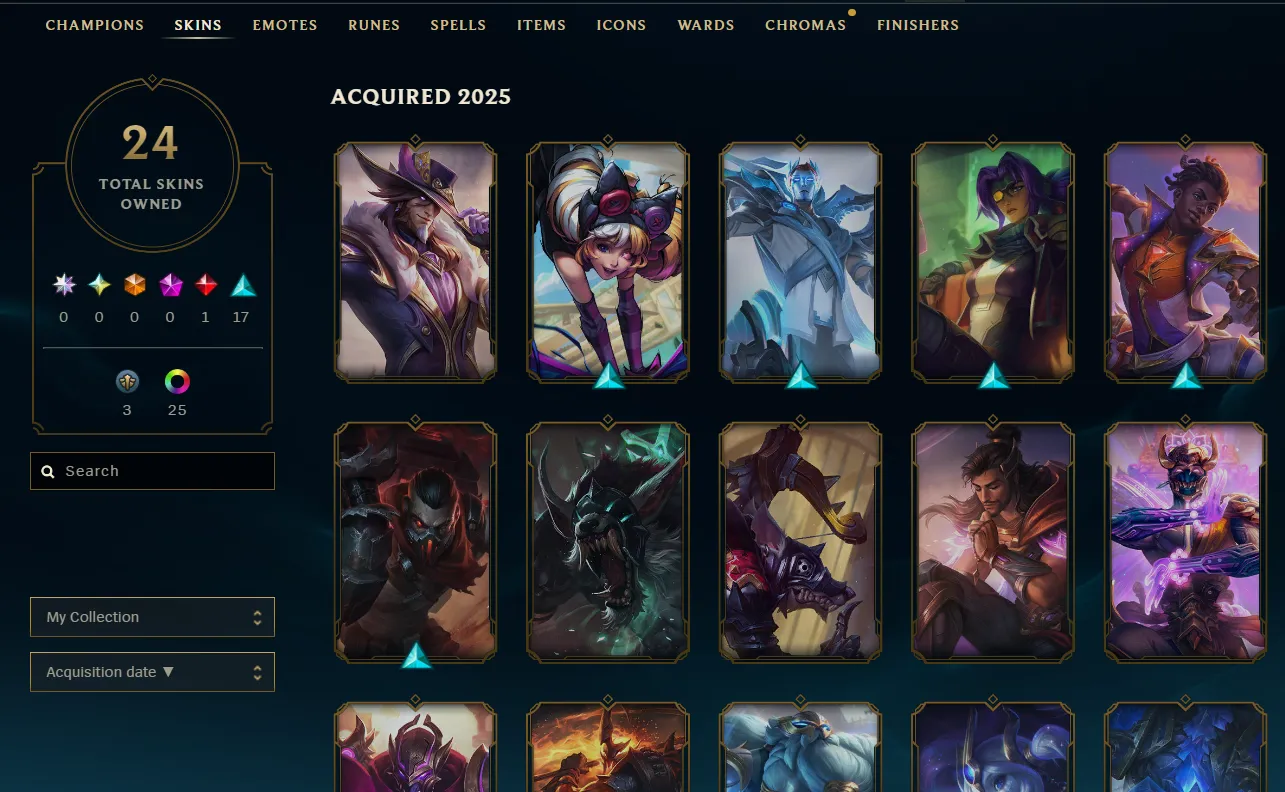This screenshot has height=792, width=1285.
Task: Show the Items tab
Action: click(541, 25)
